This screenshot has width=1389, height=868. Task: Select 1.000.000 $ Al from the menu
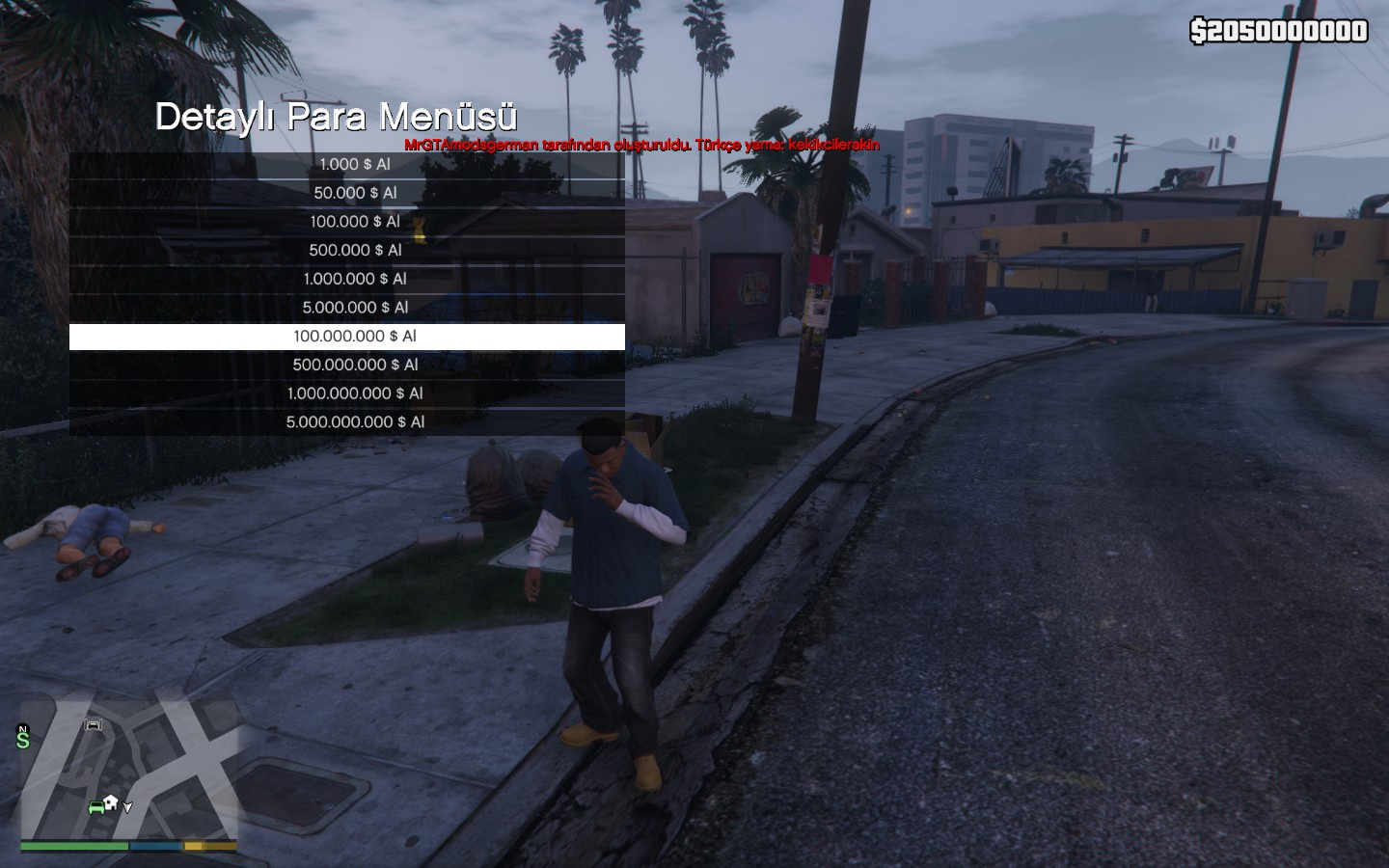(x=355, y=279)
